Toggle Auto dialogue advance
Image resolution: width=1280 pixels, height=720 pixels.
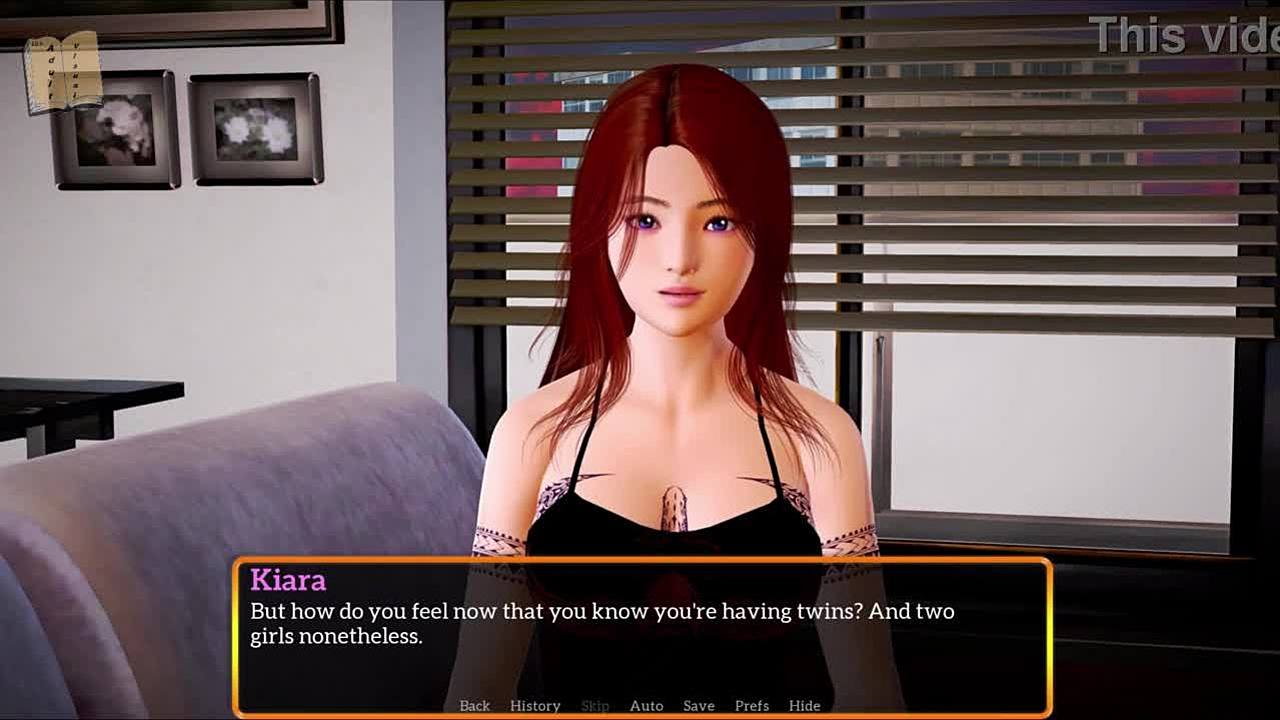click(x=646, y=706)
